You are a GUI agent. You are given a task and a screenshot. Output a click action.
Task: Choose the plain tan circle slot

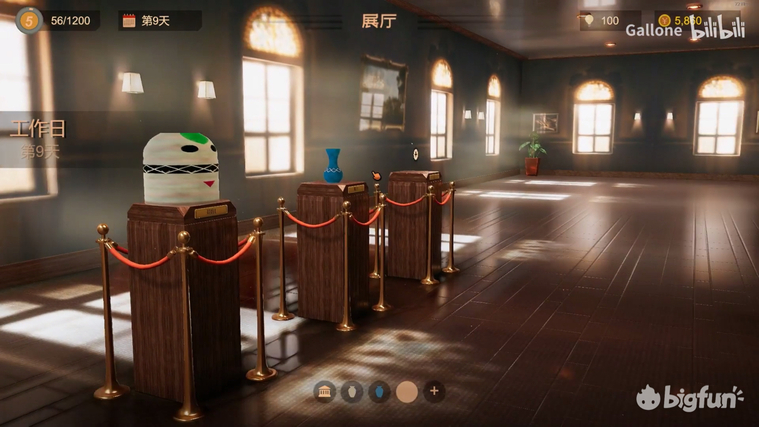pos(406,391)
